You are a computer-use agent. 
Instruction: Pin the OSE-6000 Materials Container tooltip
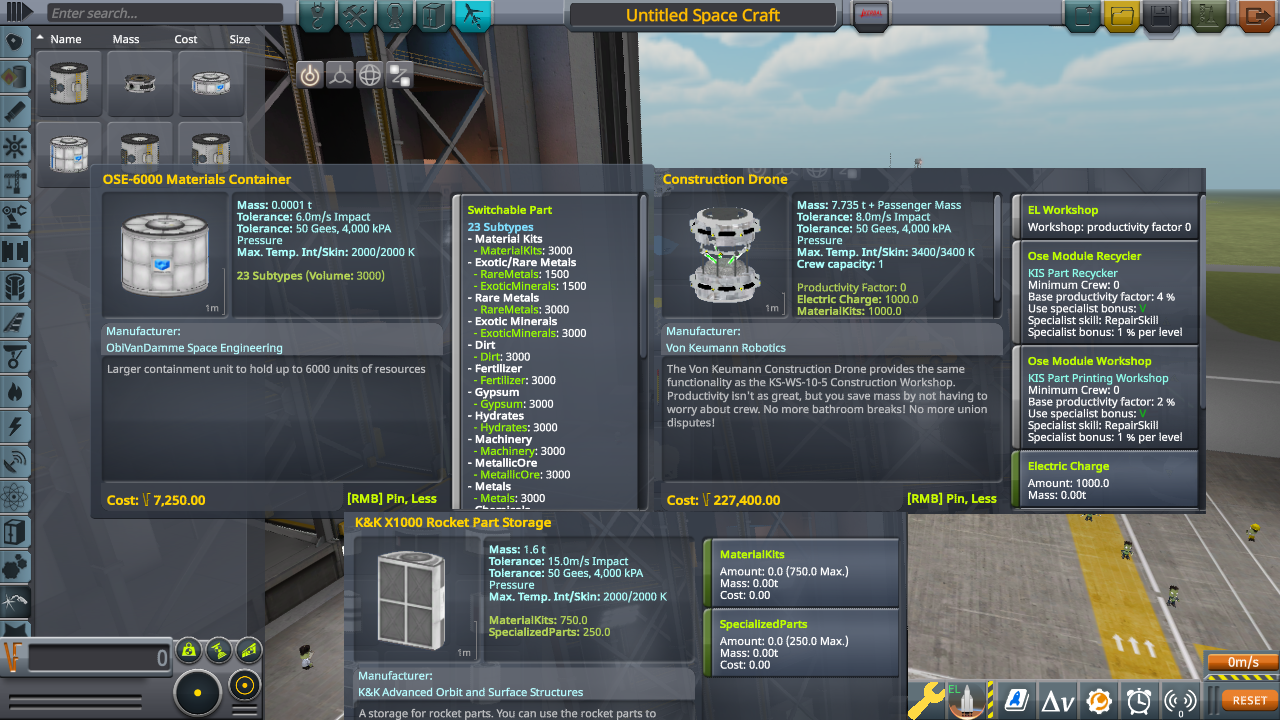[394, 497]
